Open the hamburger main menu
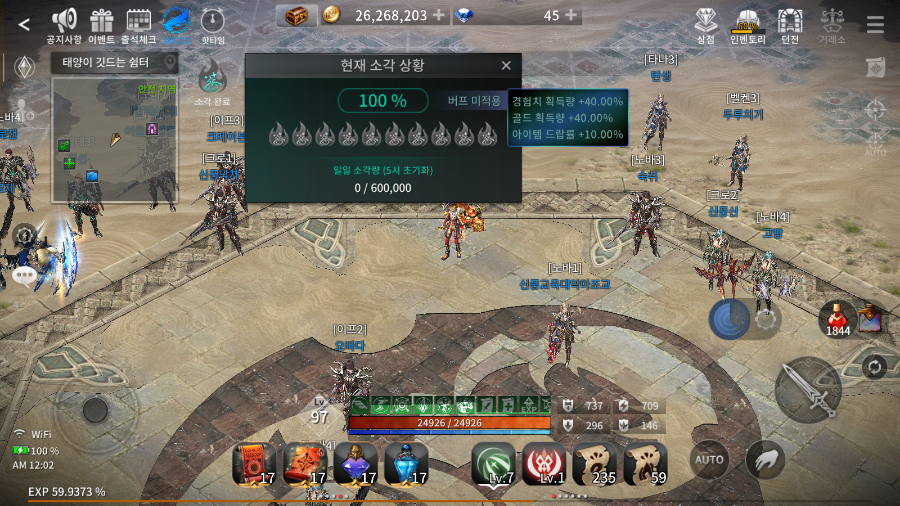This screenshot has height=506, width=900. coord(875,25)
